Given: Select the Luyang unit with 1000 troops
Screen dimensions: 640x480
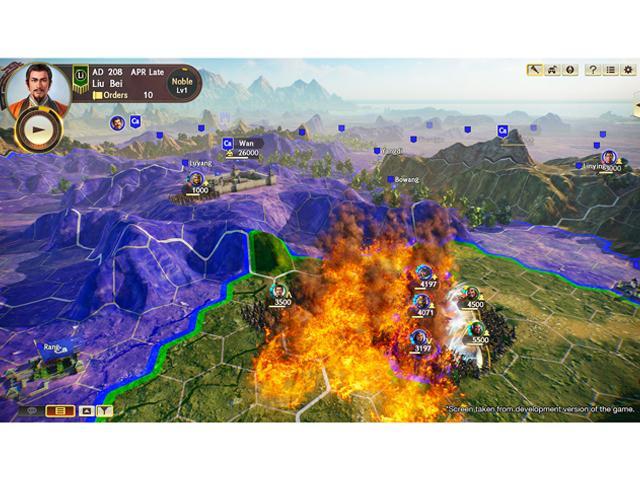Looking at the screenshot, I should pos(197,180).
